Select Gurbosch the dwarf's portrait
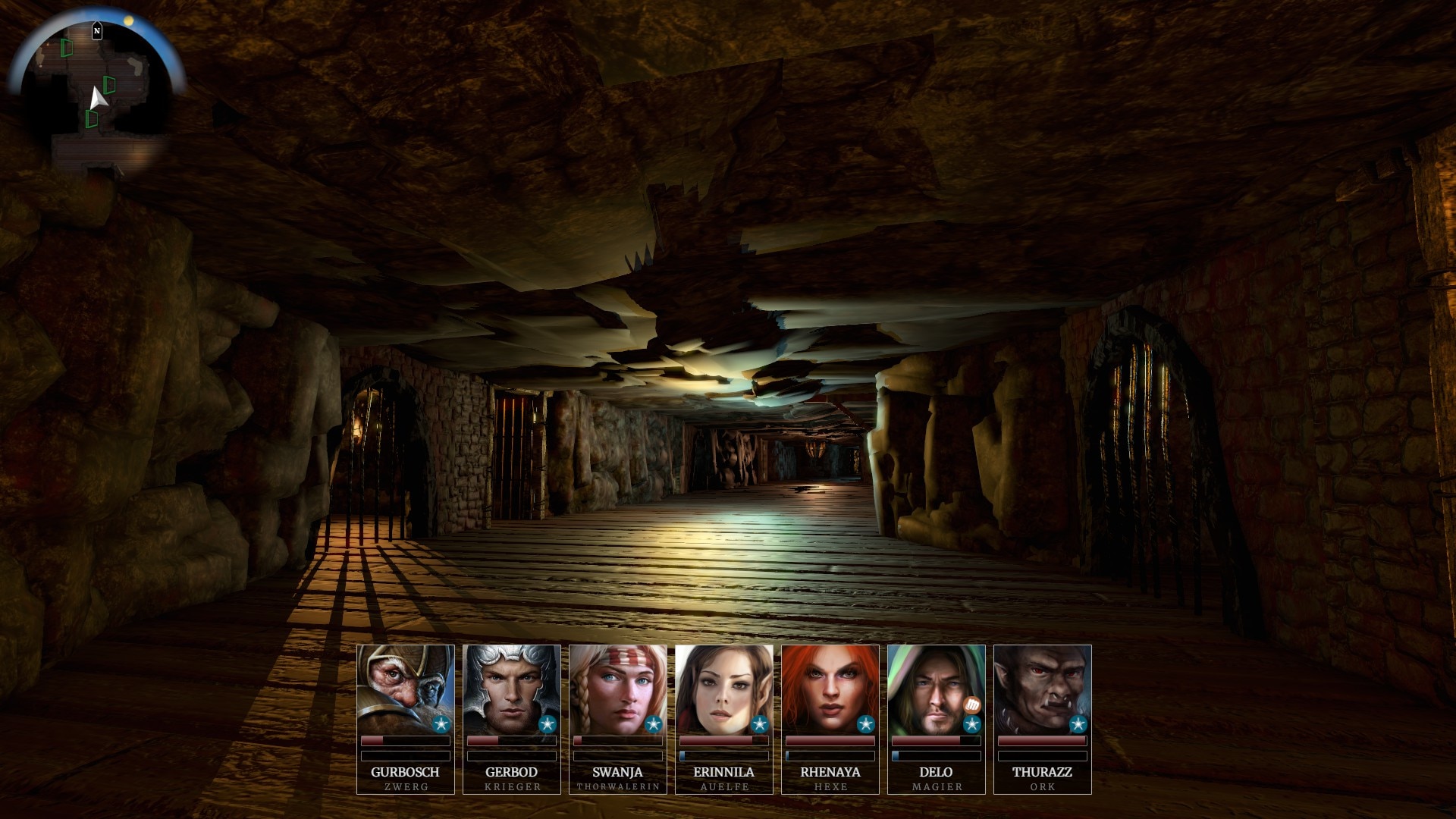The height and width of the screenshot is (819, 1456). [x=405, y=689]
